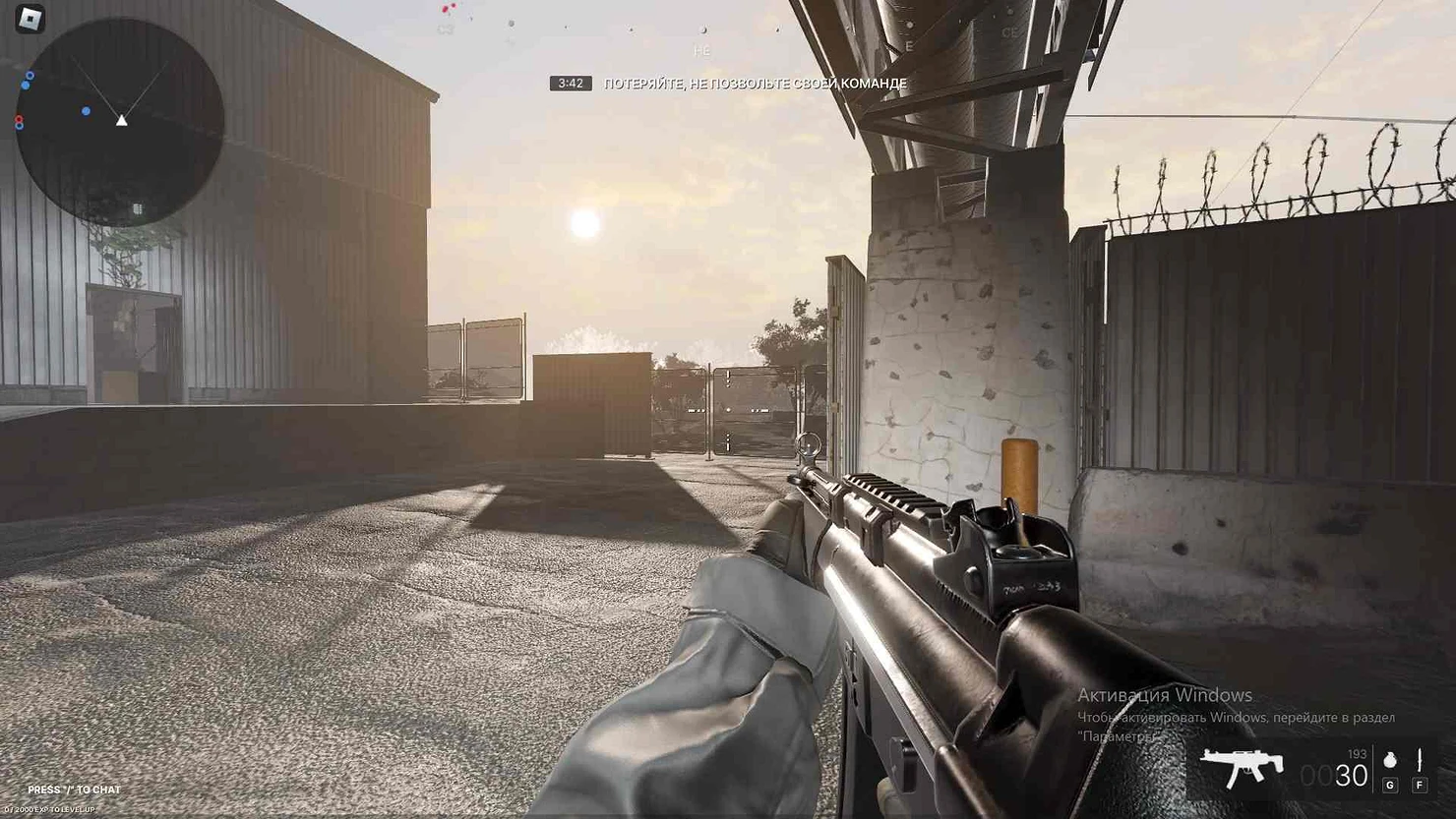This screenshot has width=1456, height=819.
Task: Open the Roblox menu icon
Action: point(30,19)
